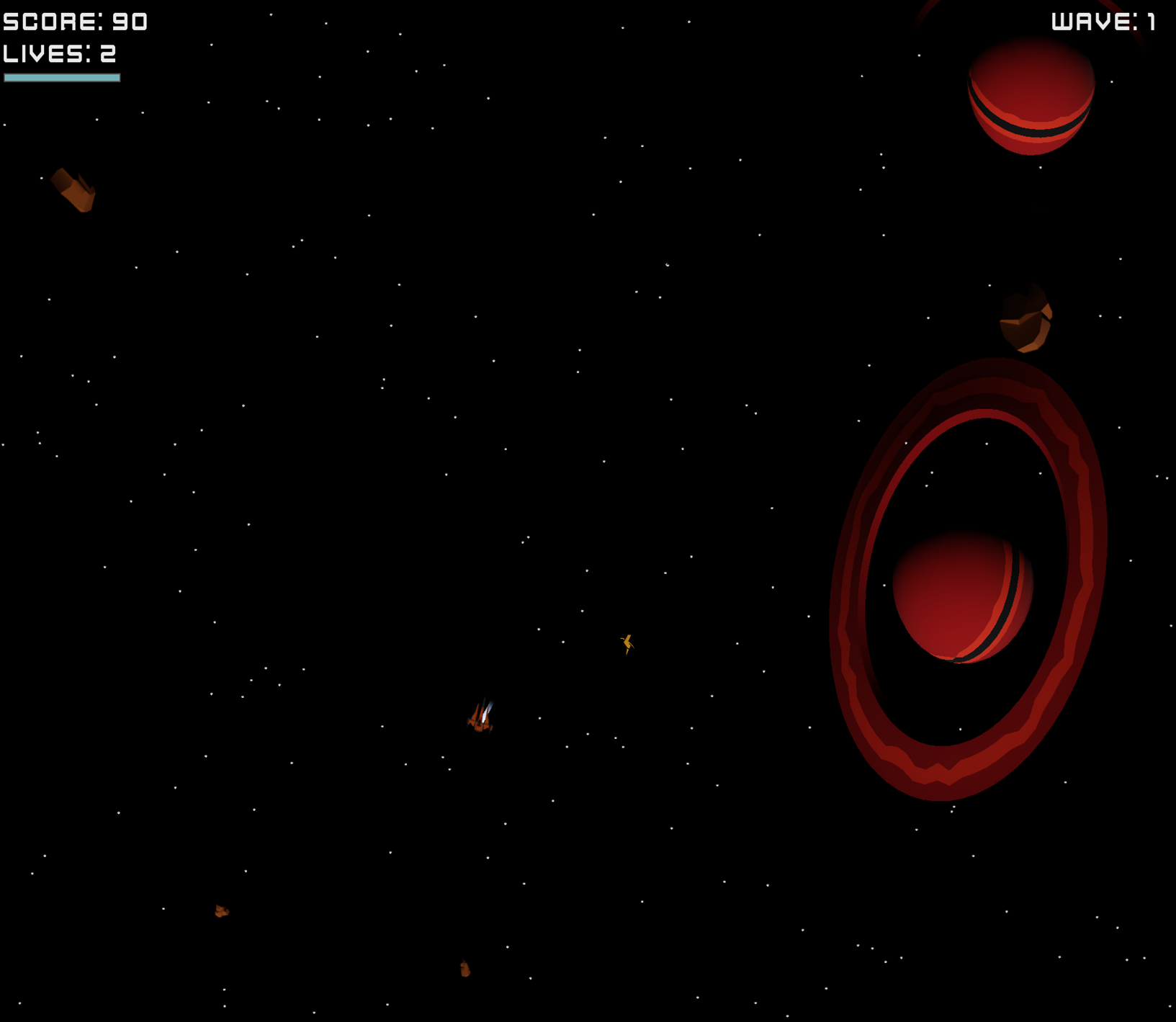The width and height of the screenshot is (1176, 1022).
Task: Click the yellow enemy bird ship
Action: (627, 643)
